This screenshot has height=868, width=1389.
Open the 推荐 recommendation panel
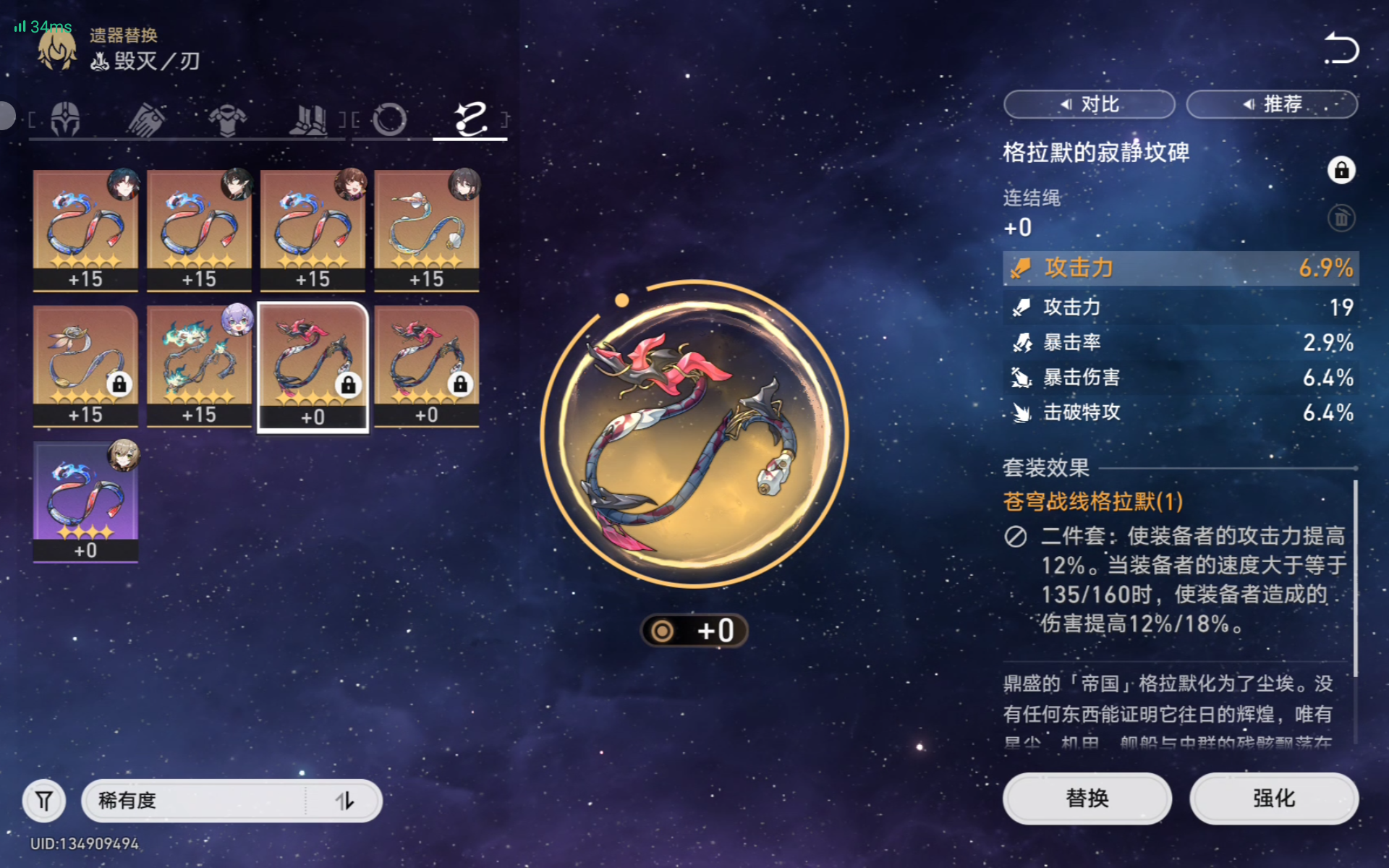click(x=1272, y=104)
